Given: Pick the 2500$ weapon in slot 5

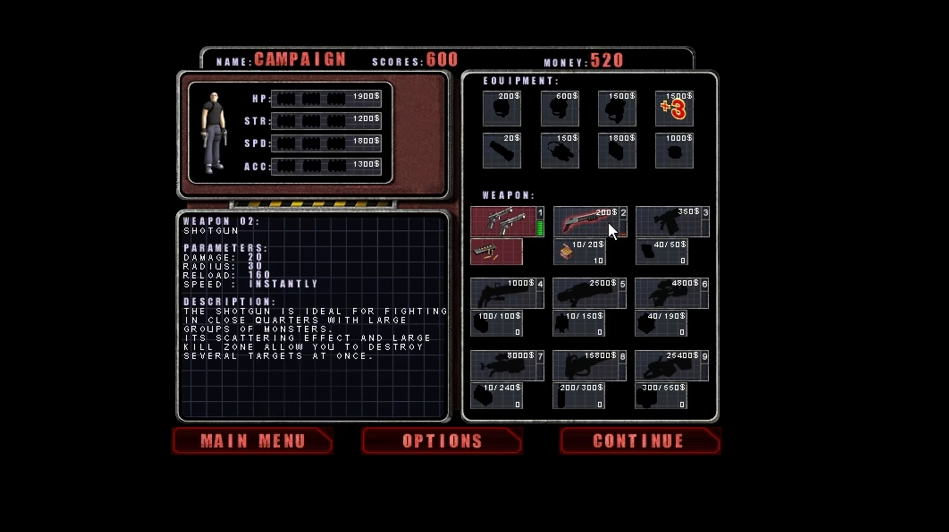Looking at the screenshot, I should pos(590,293).
